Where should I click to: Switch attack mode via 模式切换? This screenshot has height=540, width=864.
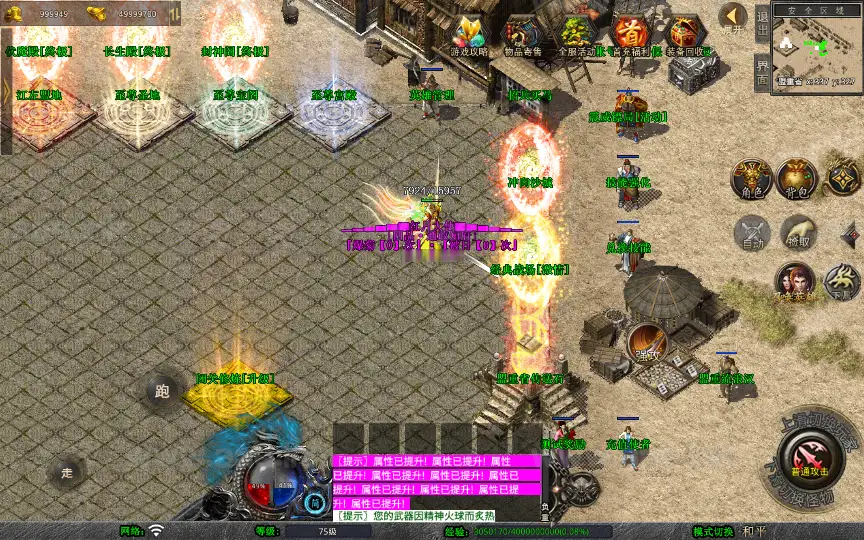(742, 531)
